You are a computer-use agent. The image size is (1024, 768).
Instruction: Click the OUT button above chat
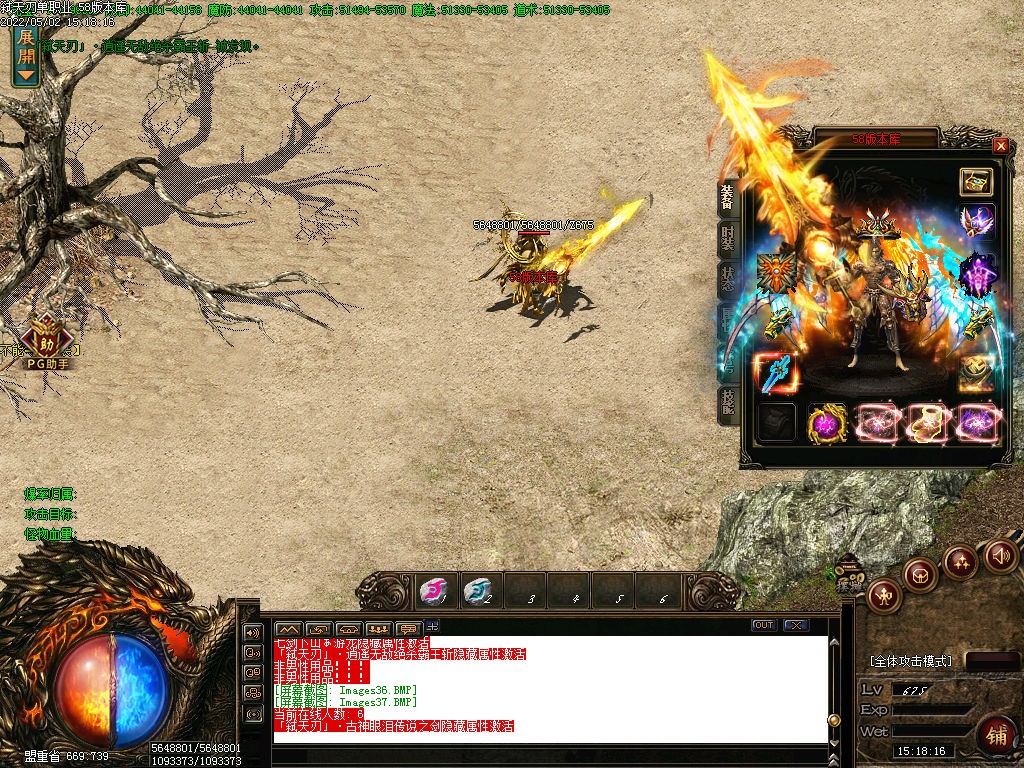[x=763, y=625]
